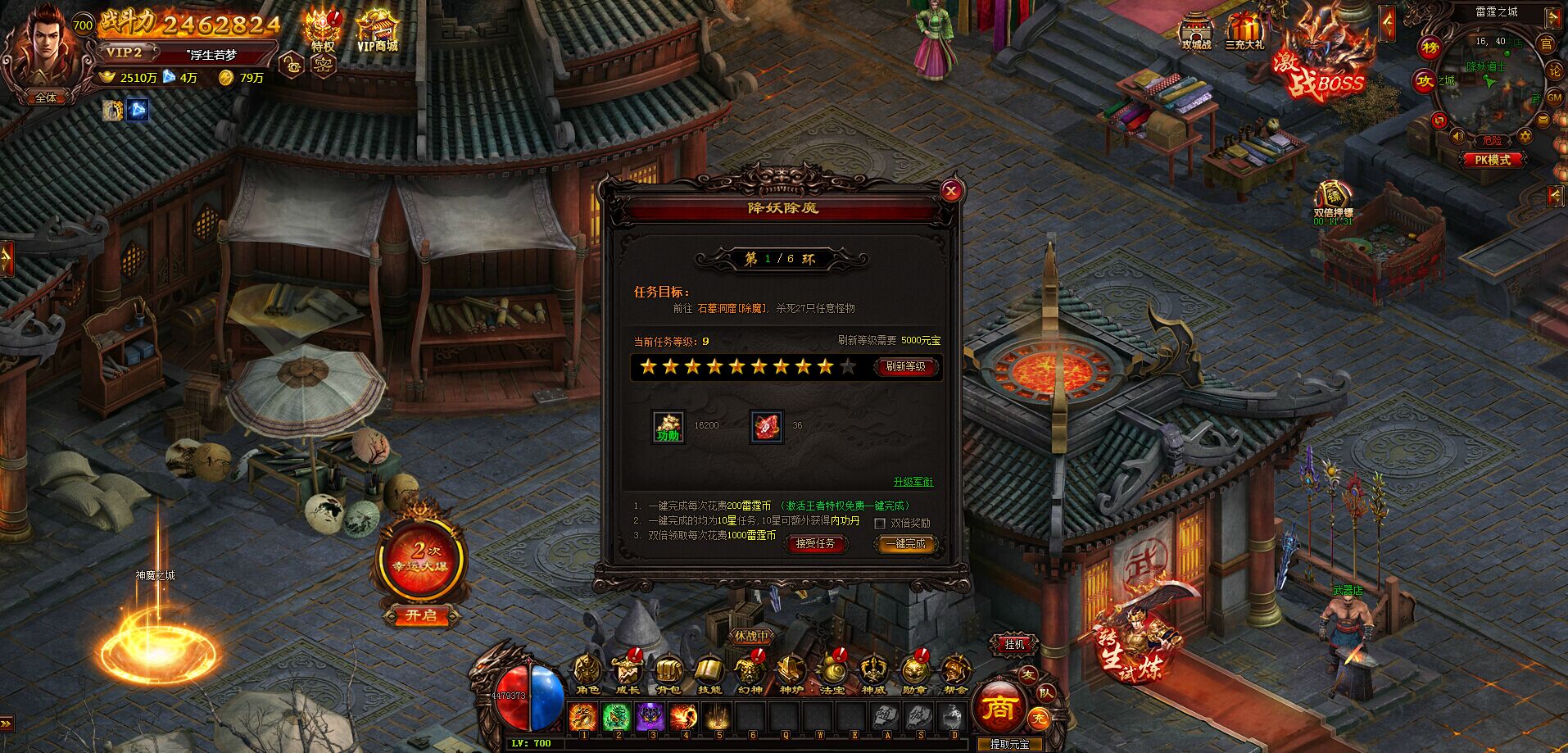Refresh the task star level with 刷新等级
The height and width of the screenshot is (753, 1568).
pos(905,367)
